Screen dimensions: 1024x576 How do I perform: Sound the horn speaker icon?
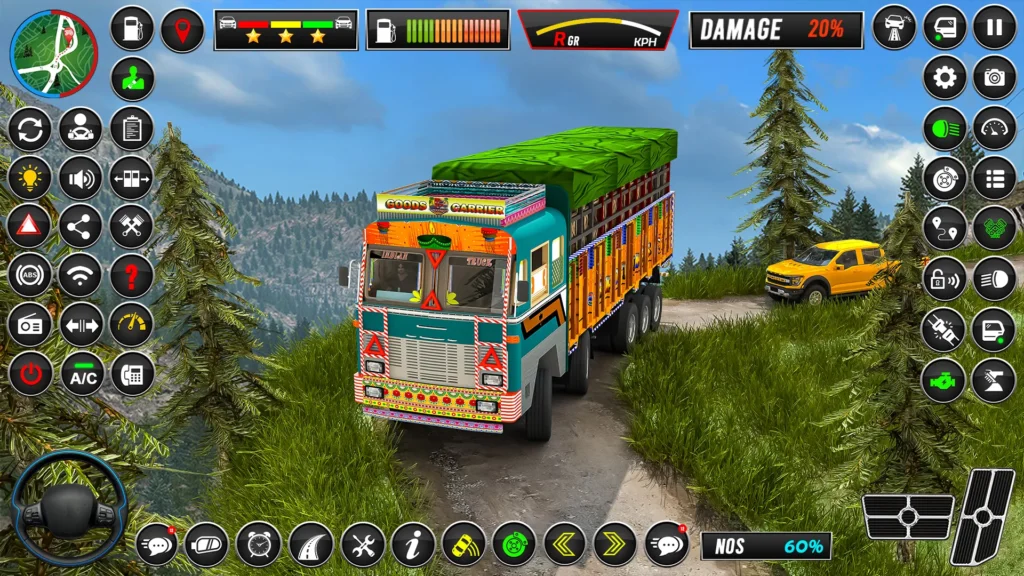pyautogui.click(x=80, y=178)
